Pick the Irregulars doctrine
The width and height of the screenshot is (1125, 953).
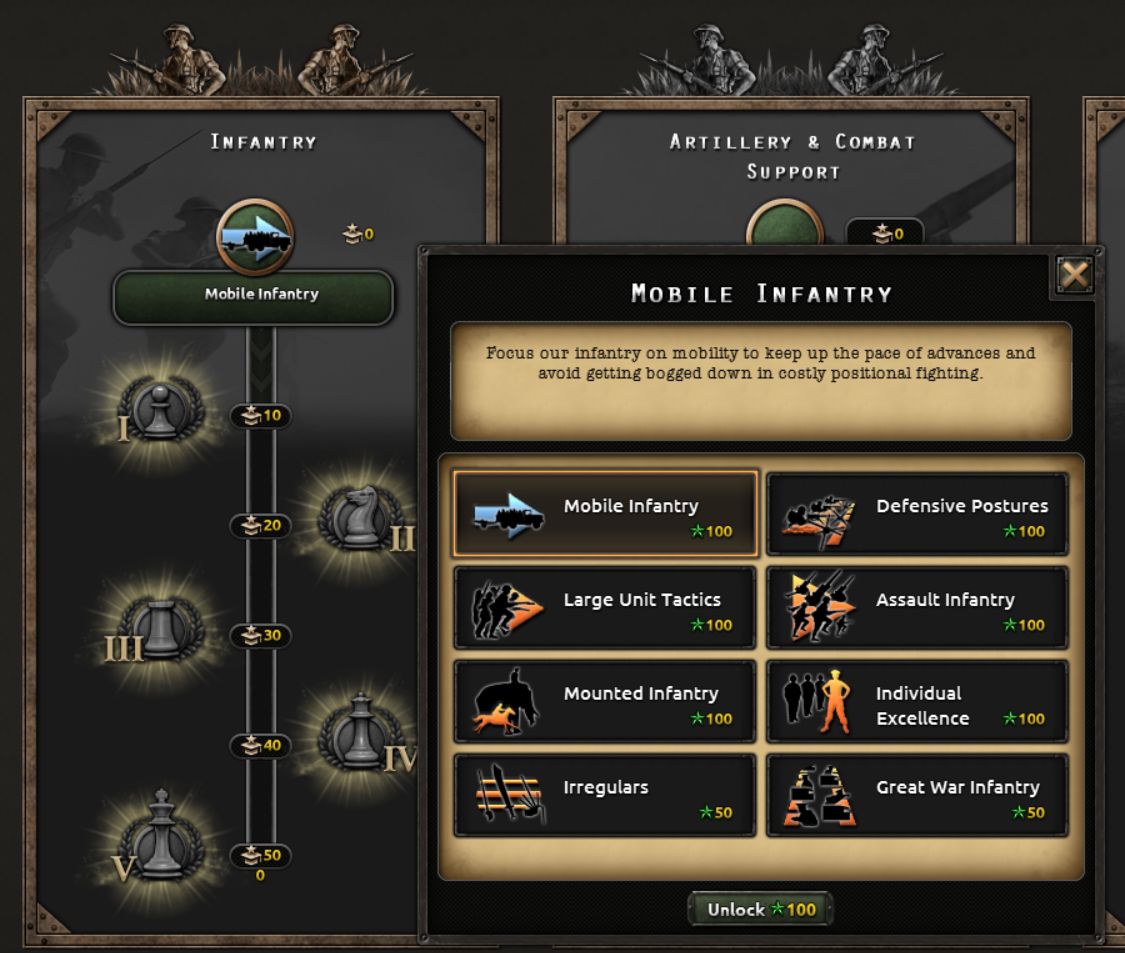coord(605,795)
